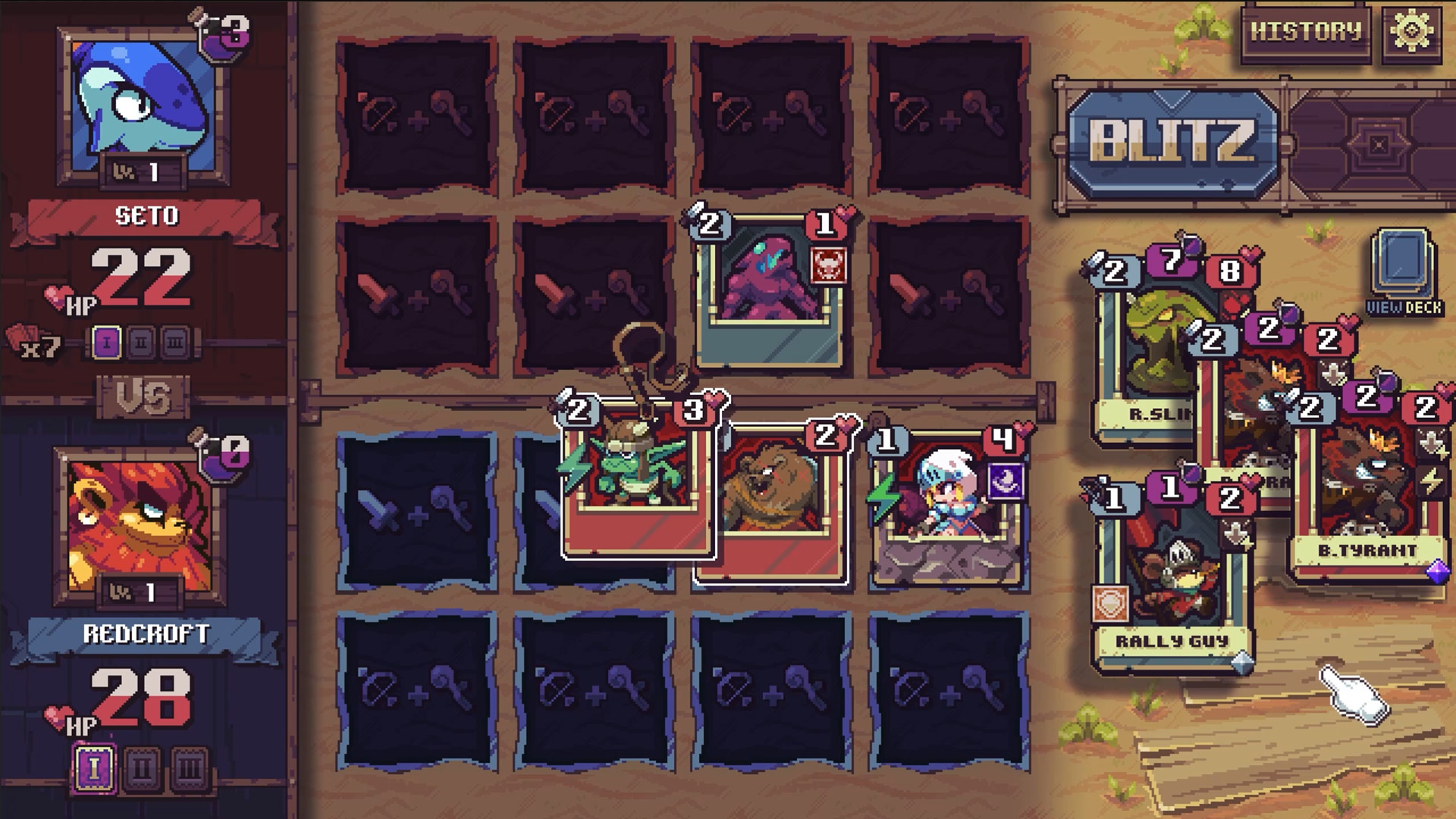Activate the Blitz button

click(x=1172, y=143)
